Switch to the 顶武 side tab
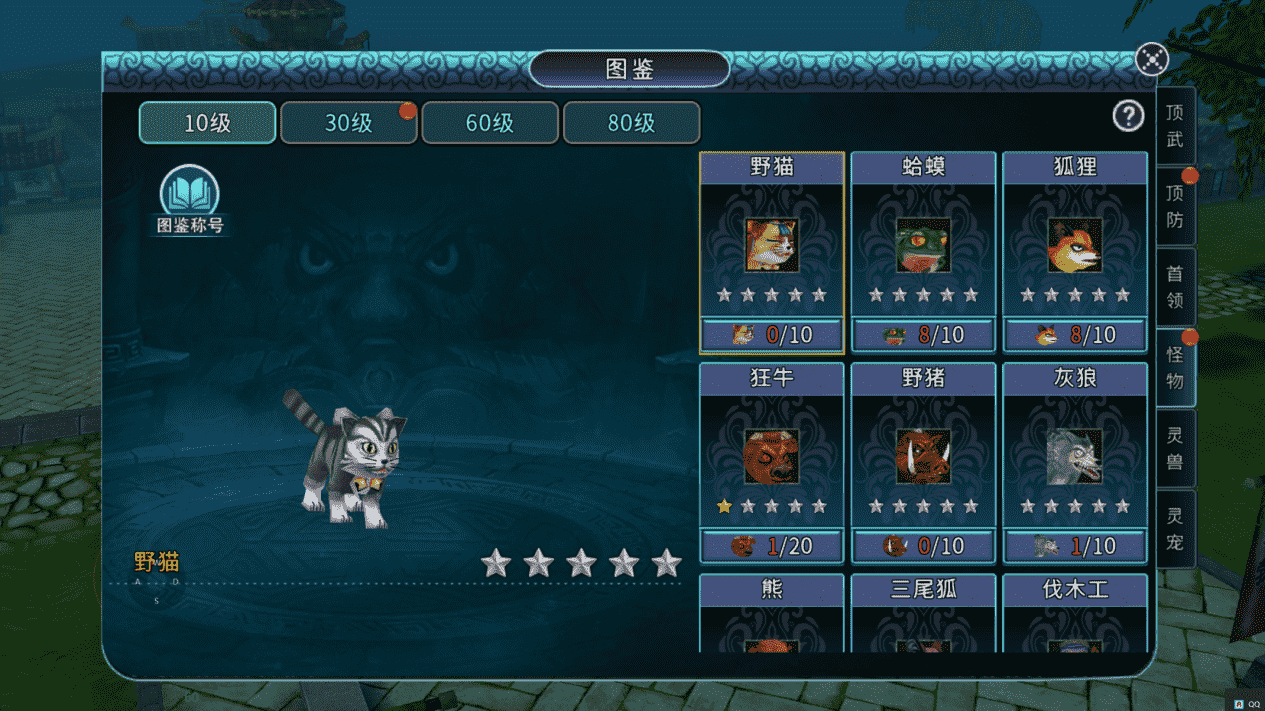 point(1175,127)
